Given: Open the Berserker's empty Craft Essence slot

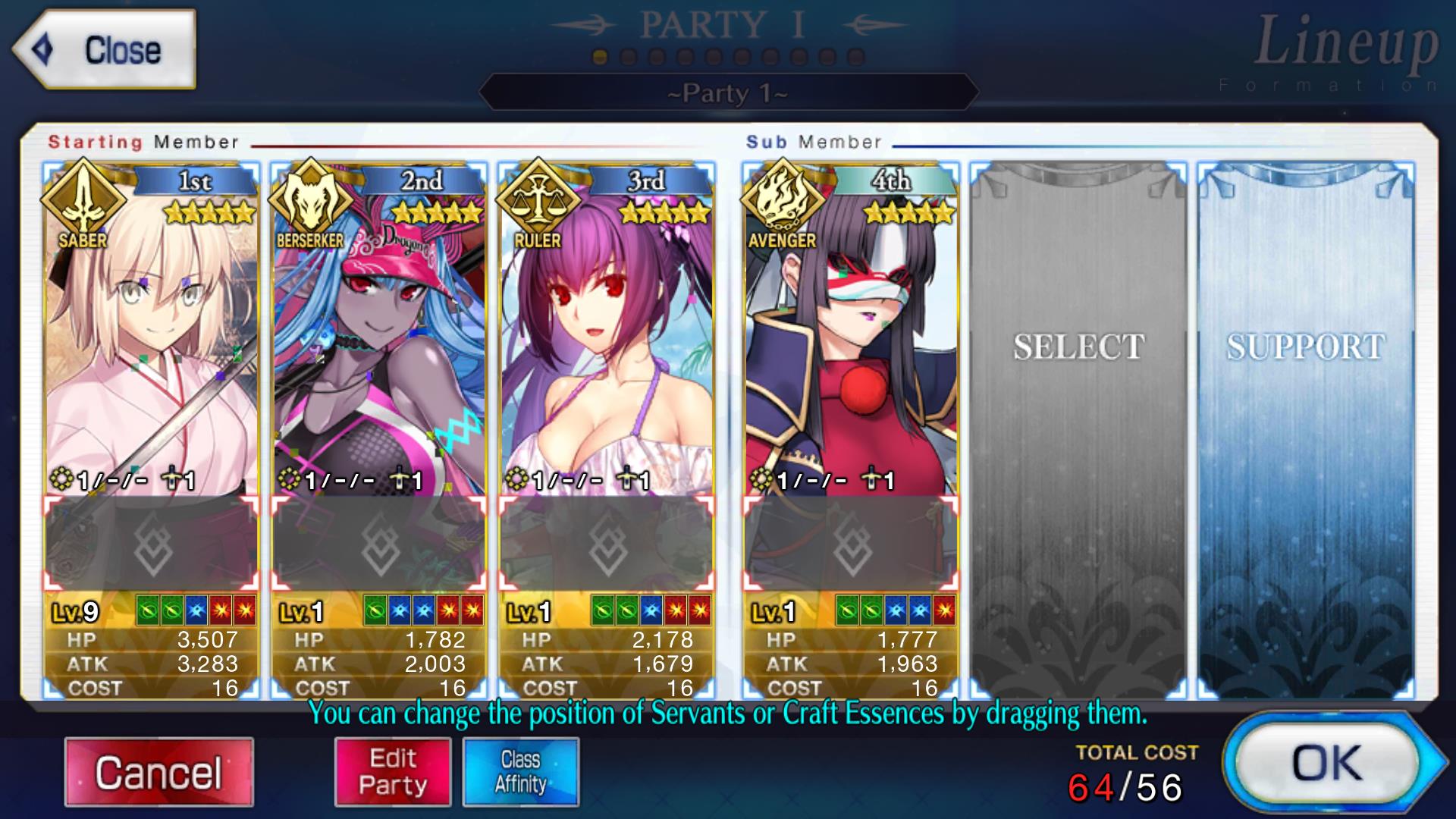Looking at the screenshot, I should pyautogui.click(x=378, y=544).
